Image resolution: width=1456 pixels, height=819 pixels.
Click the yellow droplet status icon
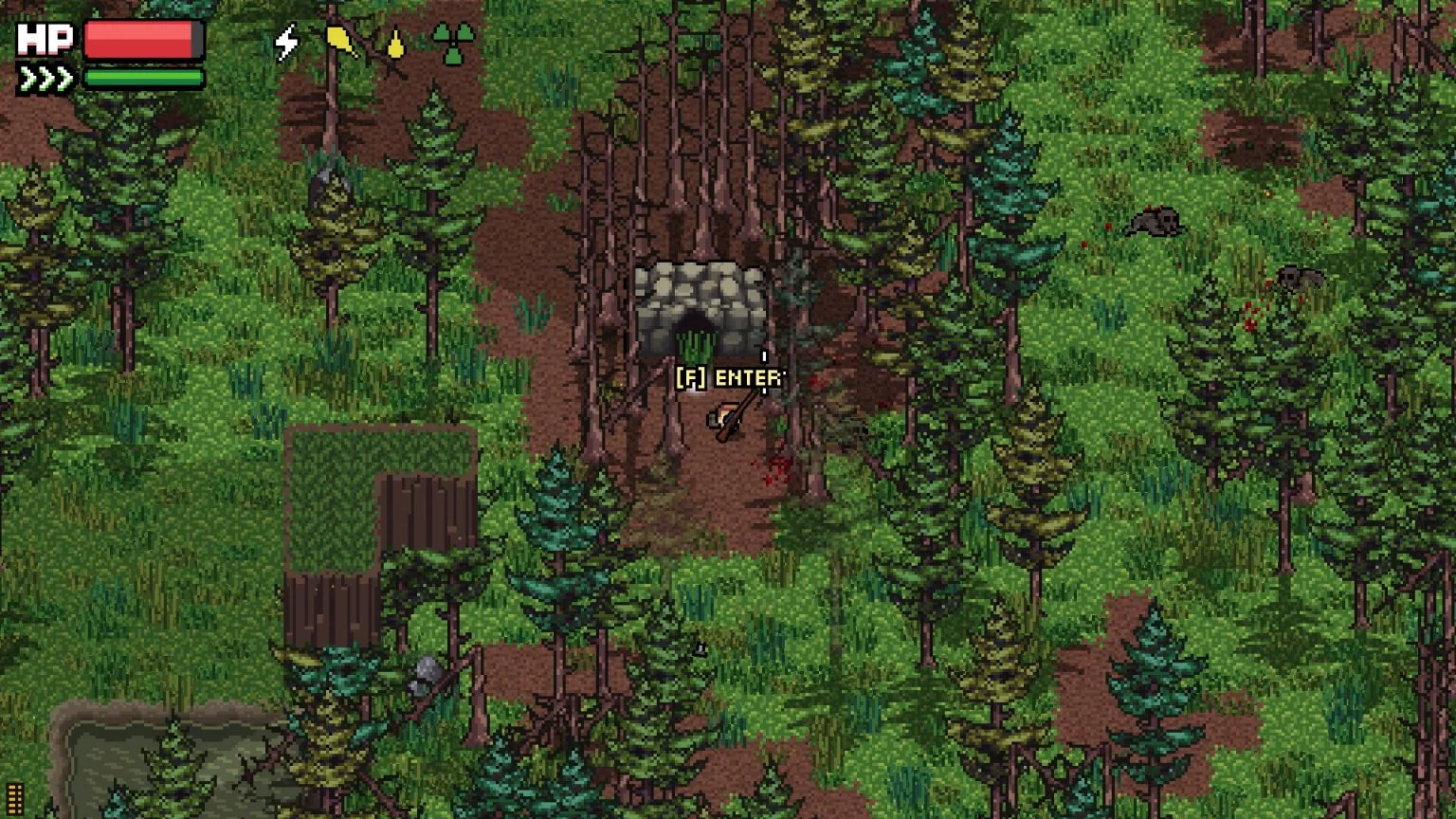coord(396,42)
